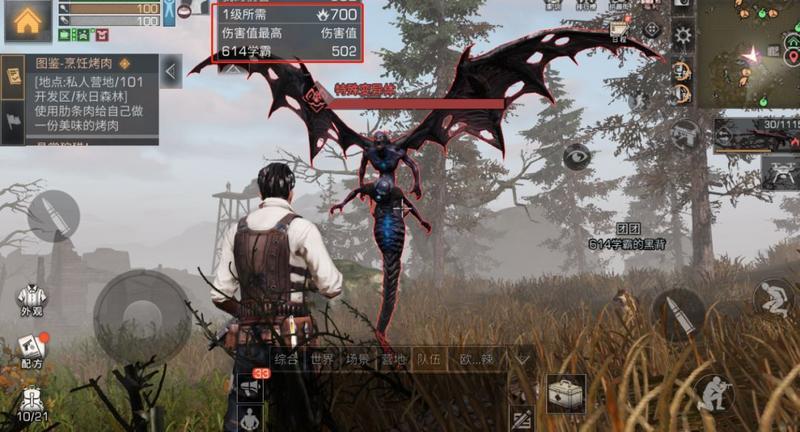Toggle the crouch stance button
This screenshot has height=432, width=800.
pos(773,298)
